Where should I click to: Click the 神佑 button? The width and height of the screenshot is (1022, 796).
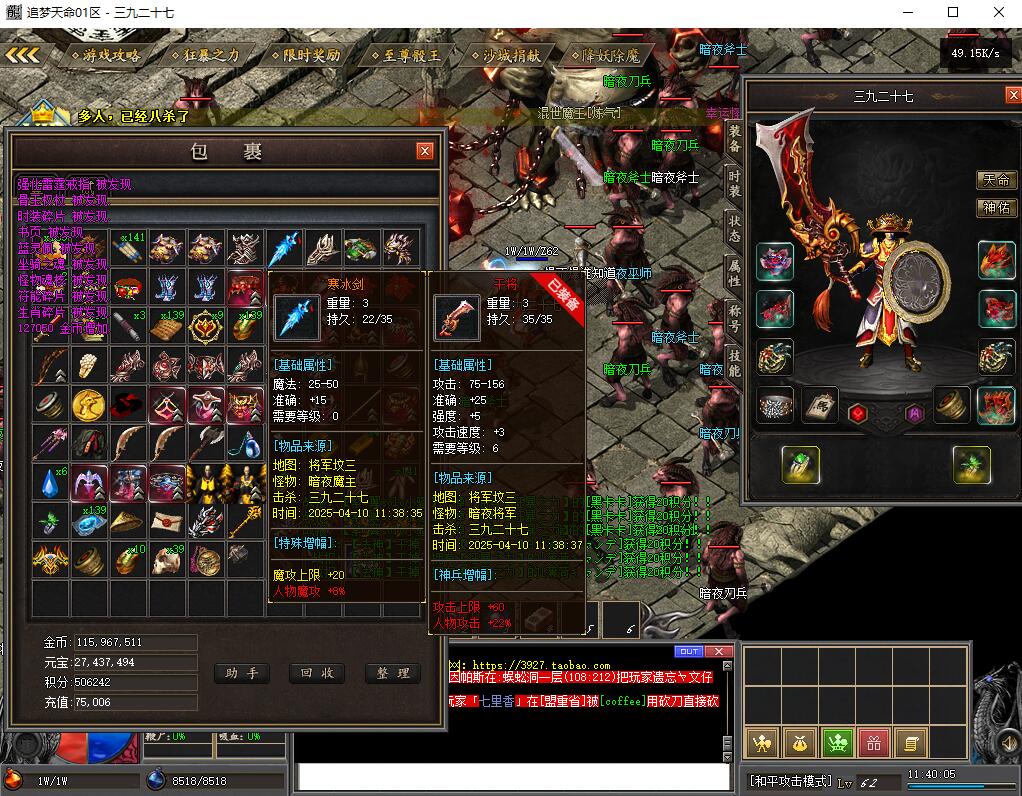(x=996, y=208)
